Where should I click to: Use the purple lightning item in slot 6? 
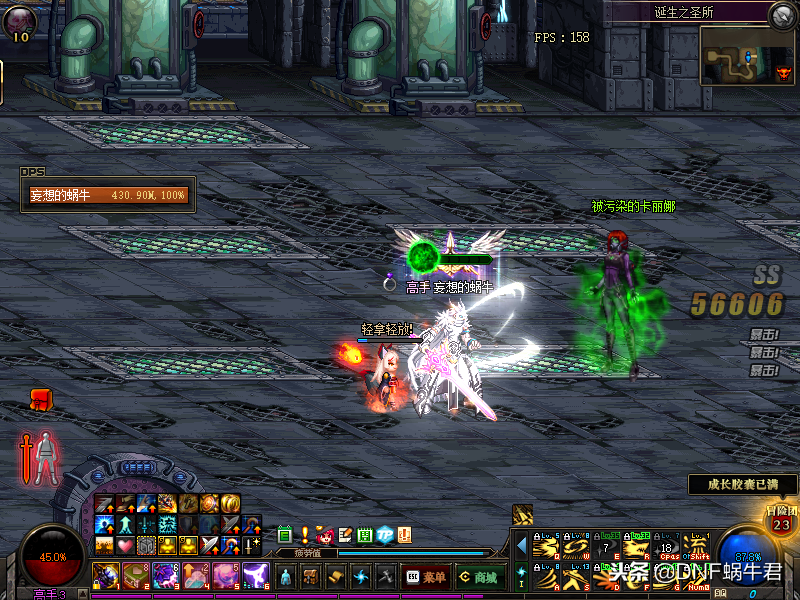point(255,575)
